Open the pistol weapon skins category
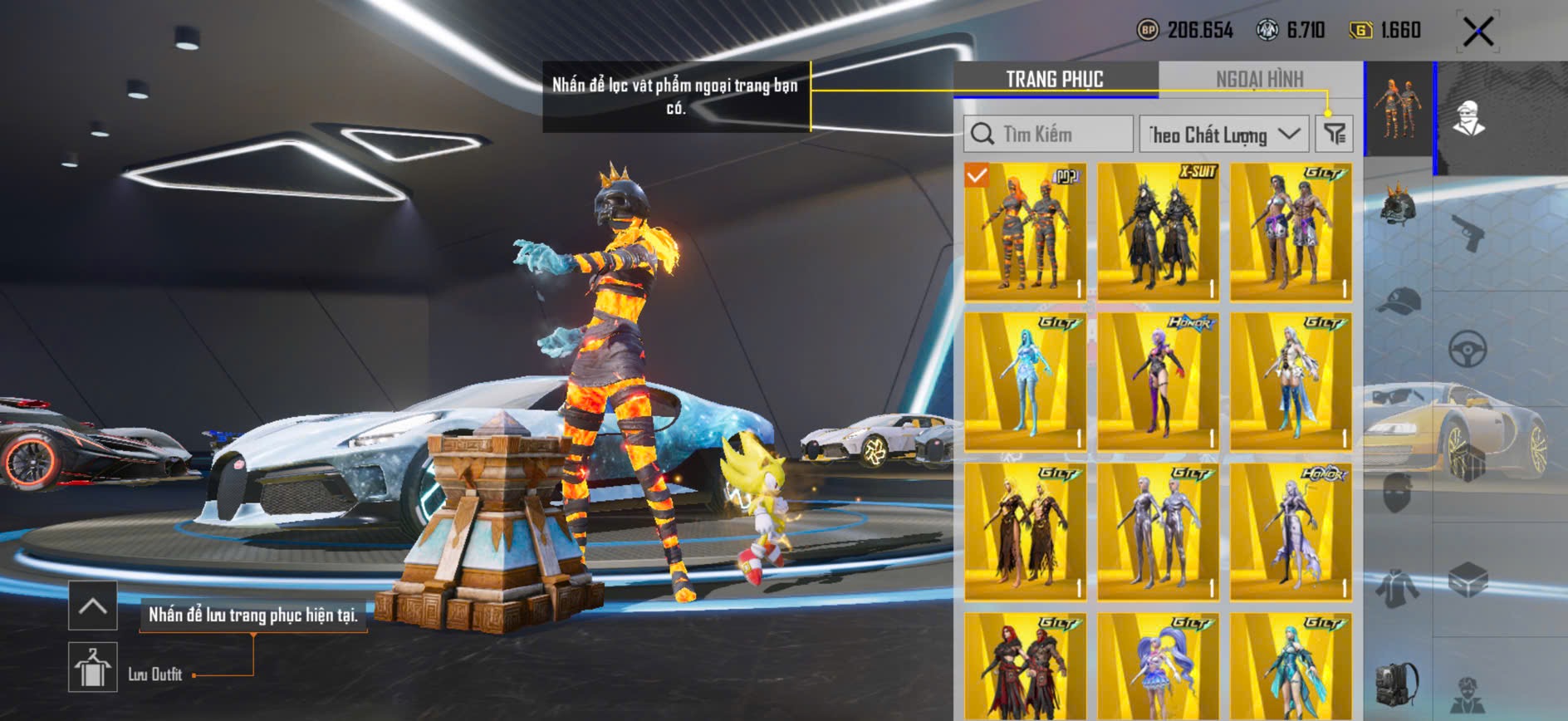The image size is (1568, 721). (1468, 231)
